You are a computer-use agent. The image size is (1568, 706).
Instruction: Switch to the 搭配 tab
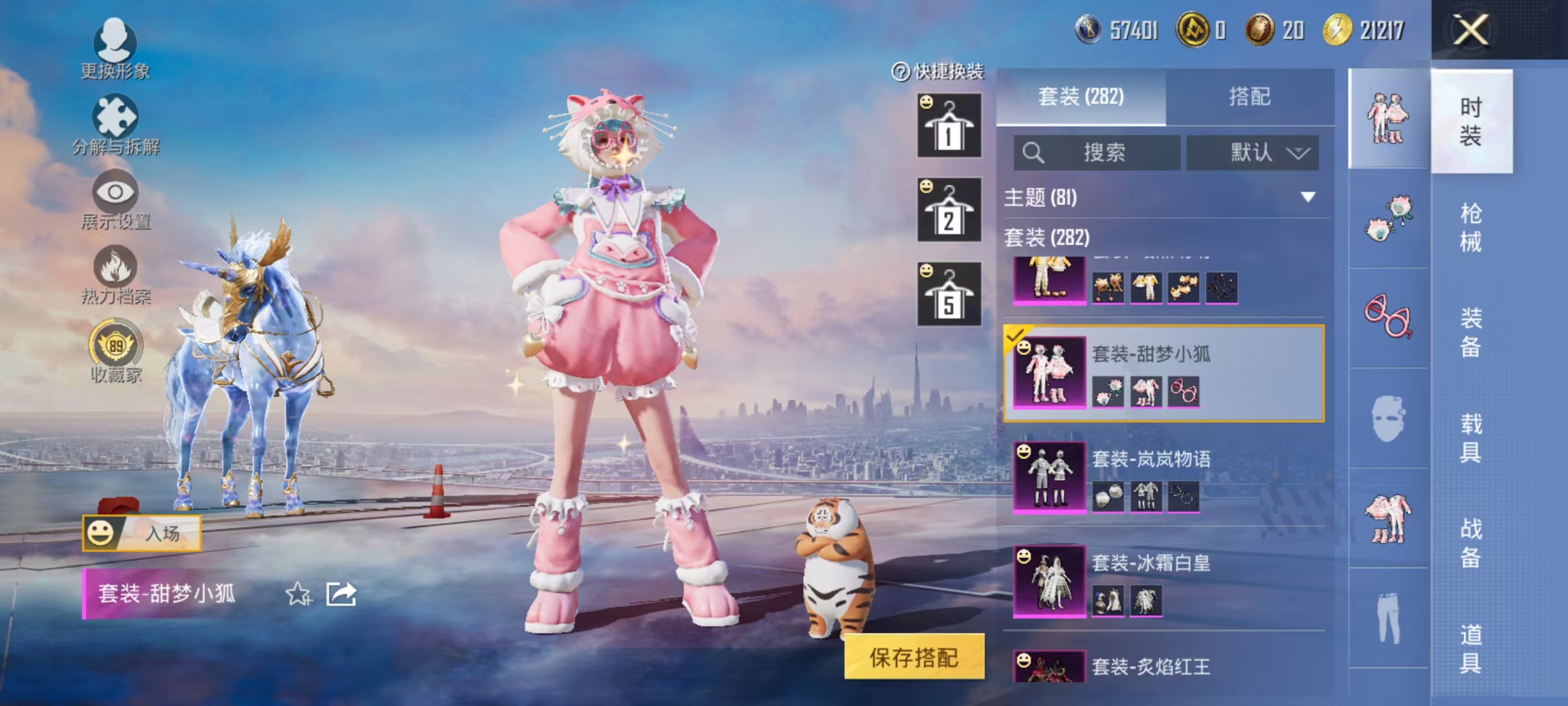click(1249, 97)
